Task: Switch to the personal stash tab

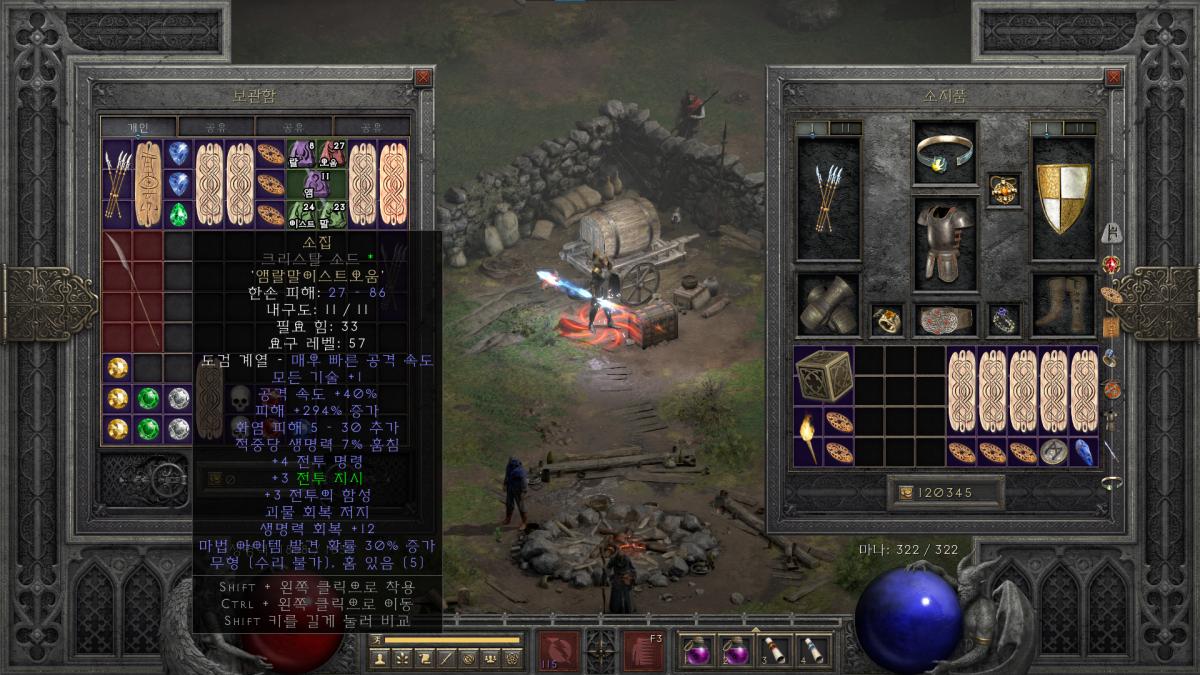Action: tap(138, 127)
